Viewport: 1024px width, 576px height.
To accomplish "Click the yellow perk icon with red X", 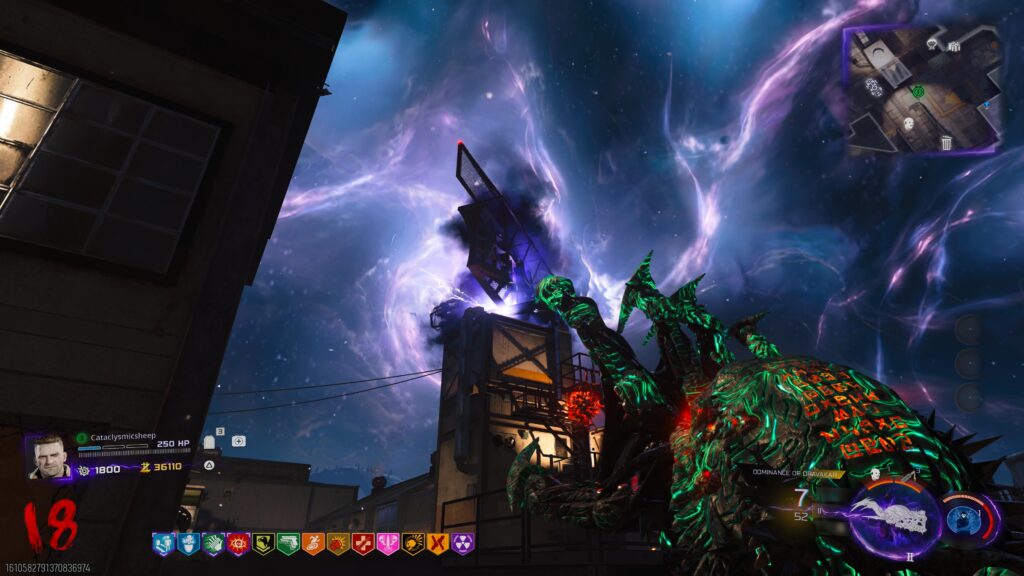I will 438,544.
